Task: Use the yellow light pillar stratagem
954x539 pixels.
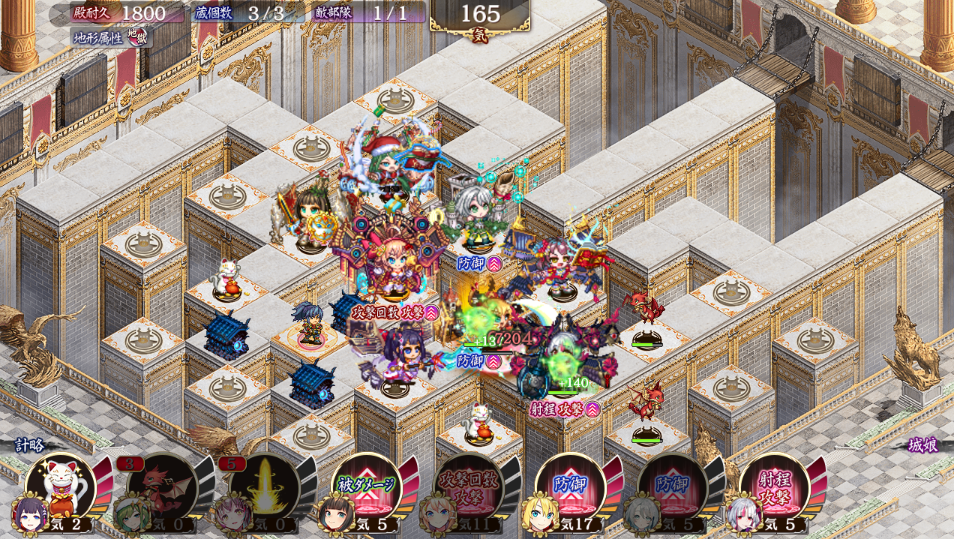Action: pos(264,487)
